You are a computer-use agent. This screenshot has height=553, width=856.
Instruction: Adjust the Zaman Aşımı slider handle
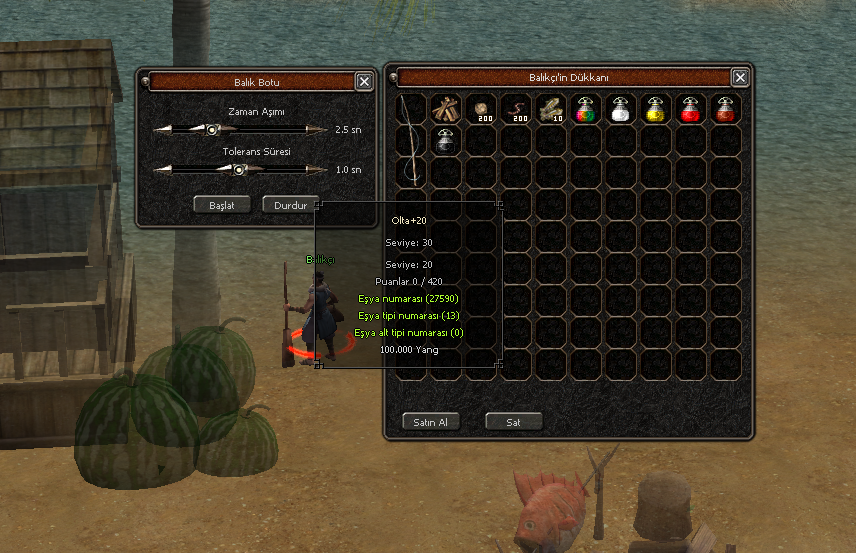point(211,130)
